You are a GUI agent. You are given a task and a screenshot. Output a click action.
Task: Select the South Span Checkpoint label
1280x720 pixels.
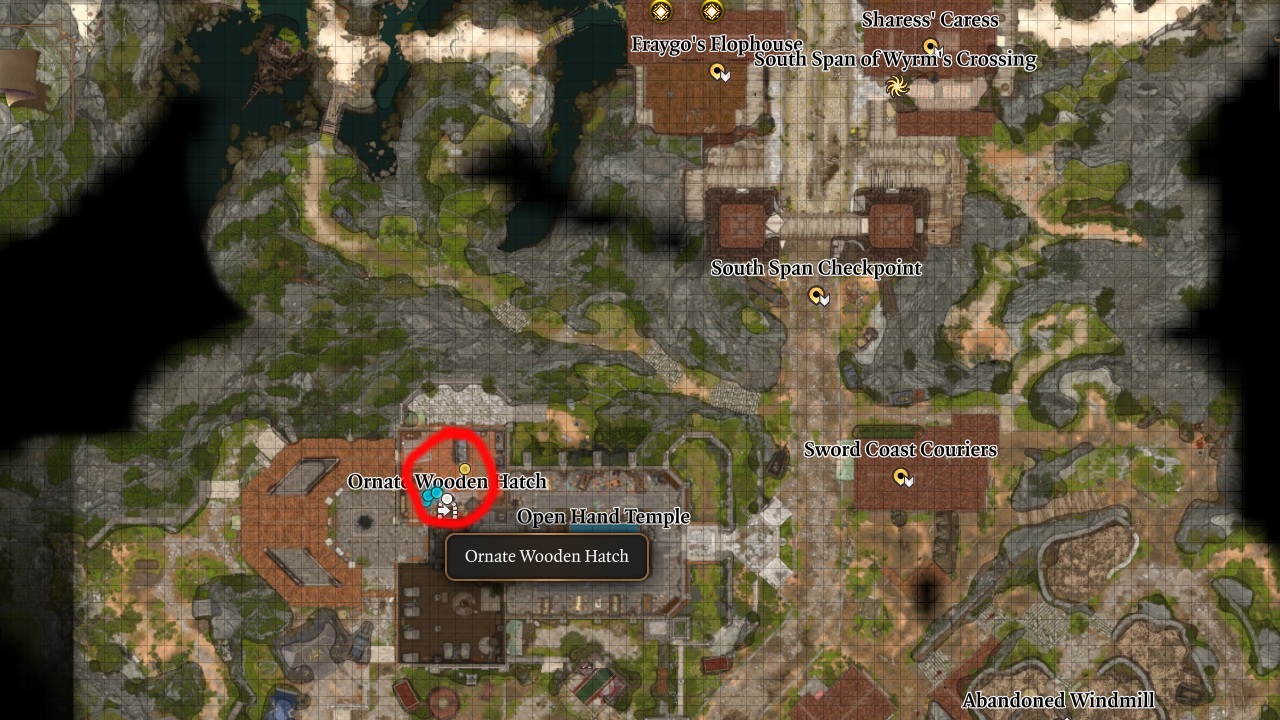click(x=815, y=268)
